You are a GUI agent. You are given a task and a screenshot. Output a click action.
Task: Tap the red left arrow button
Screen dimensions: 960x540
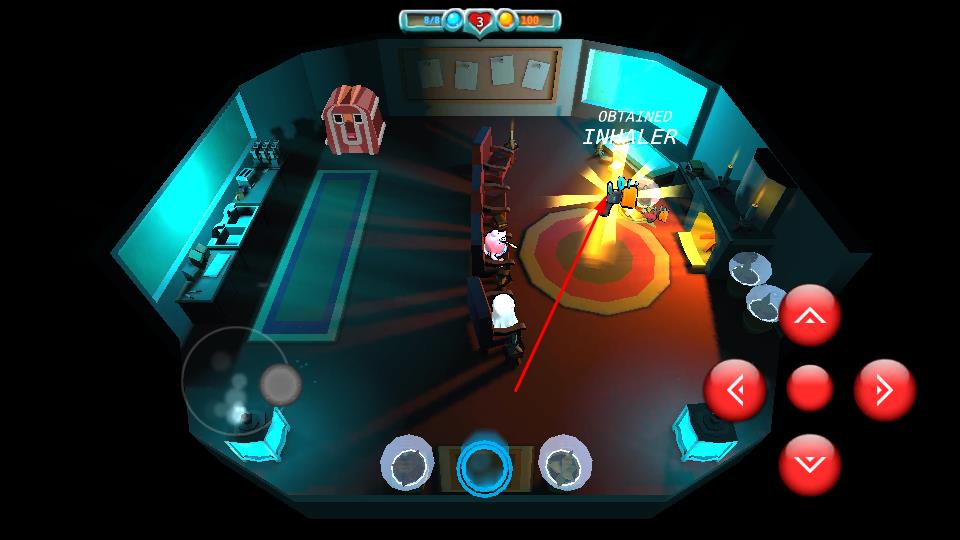point(735,389)
